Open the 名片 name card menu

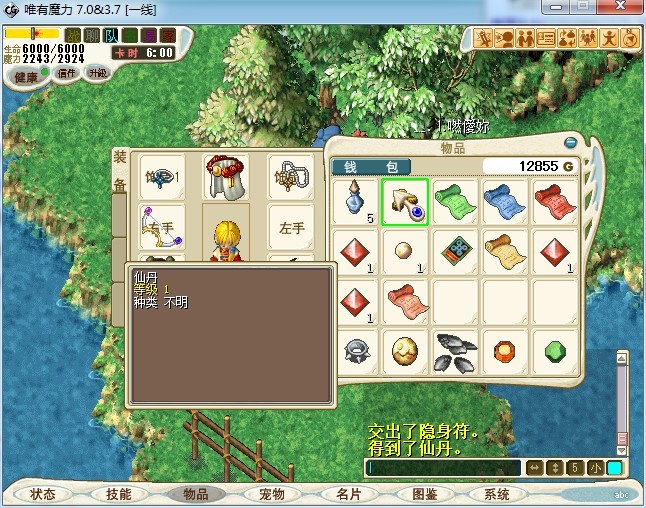pos(348,494)
